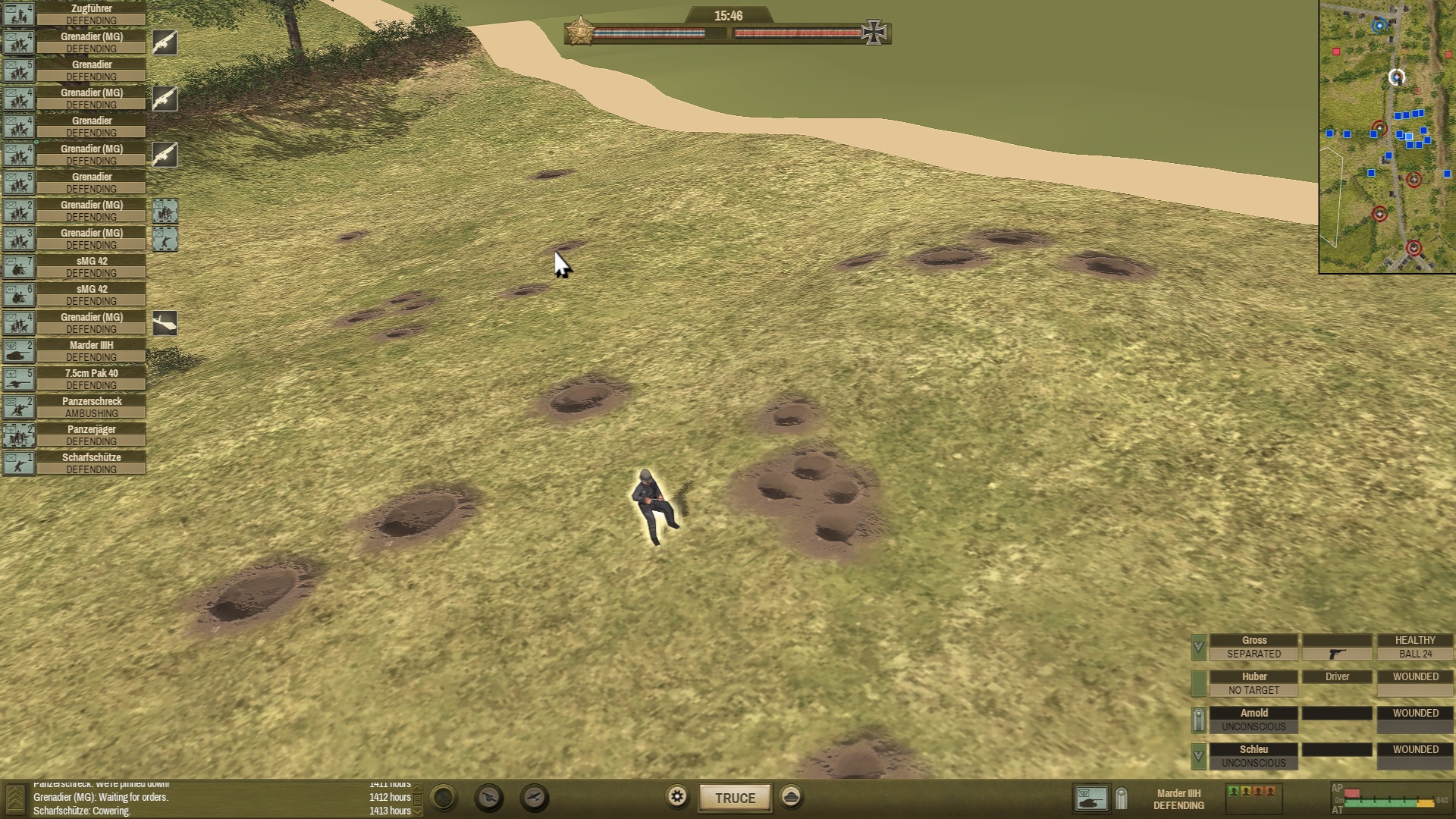
Task: Open the gear settings menu
Action: tap(677, 797)
